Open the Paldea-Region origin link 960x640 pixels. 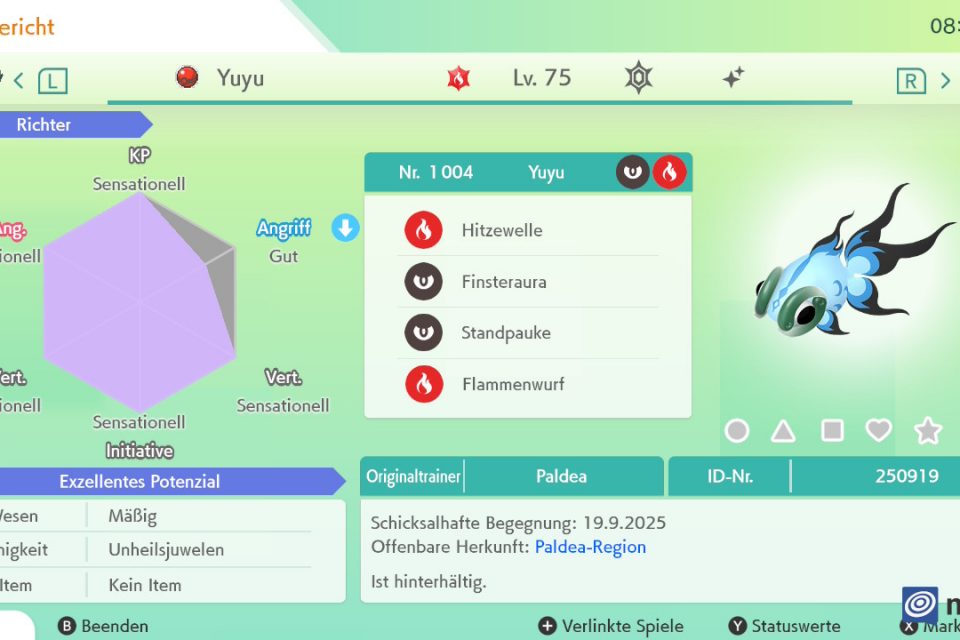[590, 547]
